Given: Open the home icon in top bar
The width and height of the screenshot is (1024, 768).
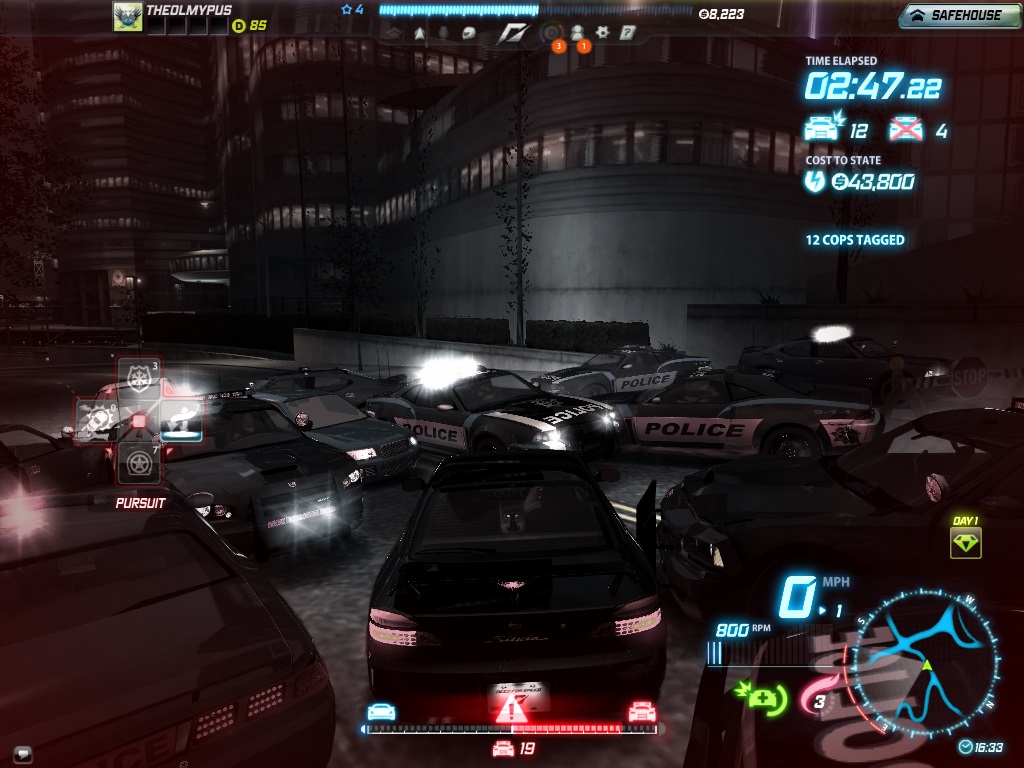Looking at the screenshot, I should click(x=394, y=32).
